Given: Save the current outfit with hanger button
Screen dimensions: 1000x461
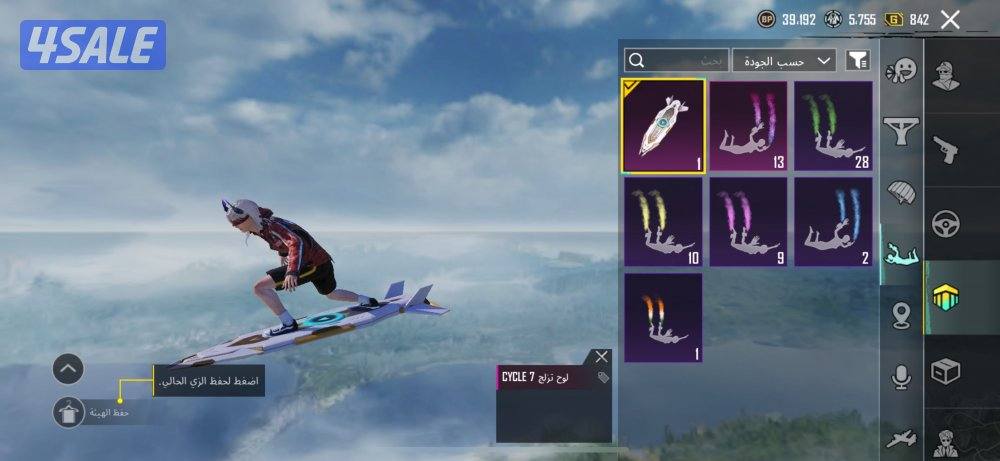Looking at the screenshot, I should (x=69, y=410).
